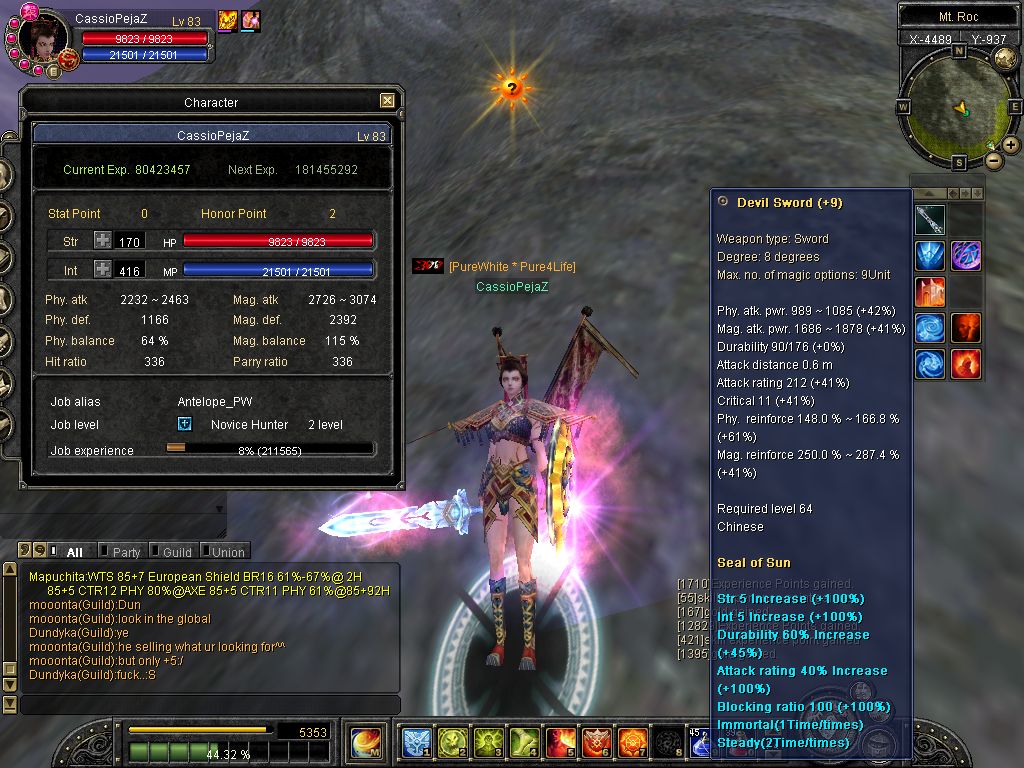The height and width of the screenshot is (768, 1024).
Task: Click the orange swirl M skill button
Action: coord(366,743)
